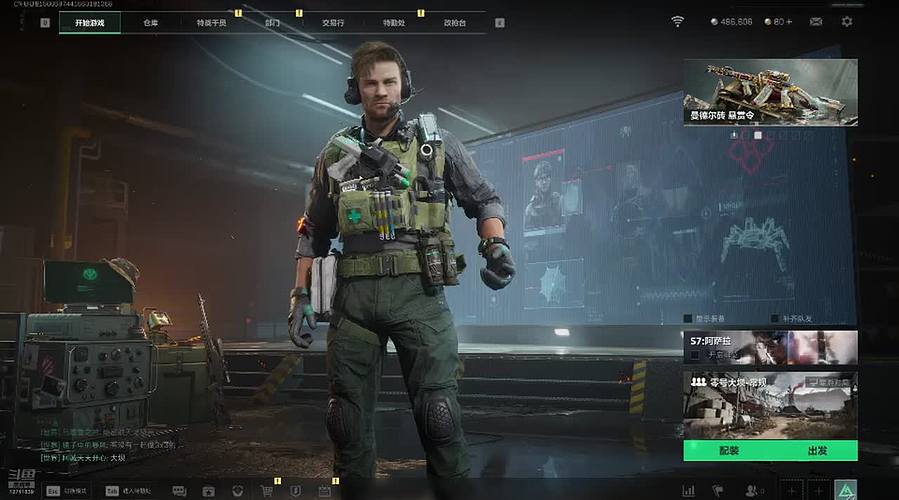Open the mail envelope icon

816,21
